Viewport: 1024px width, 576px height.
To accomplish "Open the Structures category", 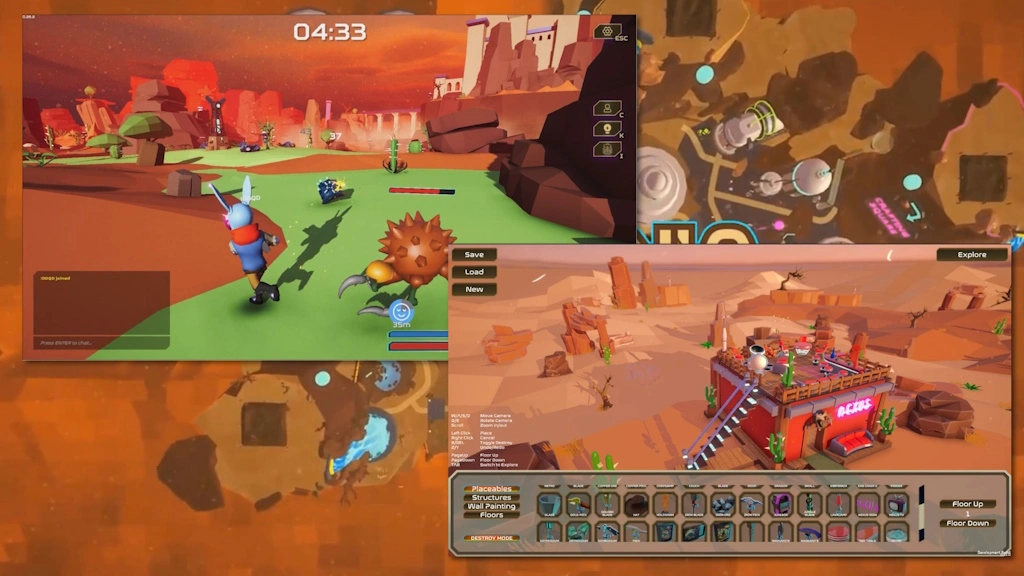I will [491, 498].
